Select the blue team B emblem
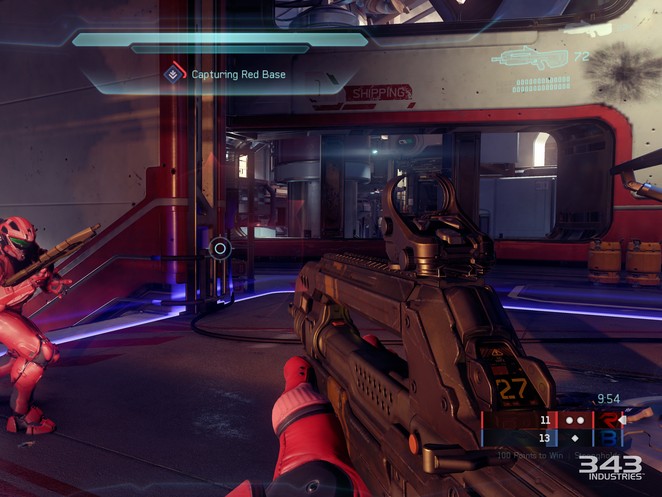The height and width of the screenshot is (497, 662). pyautogui.click(x=608, y=438)
